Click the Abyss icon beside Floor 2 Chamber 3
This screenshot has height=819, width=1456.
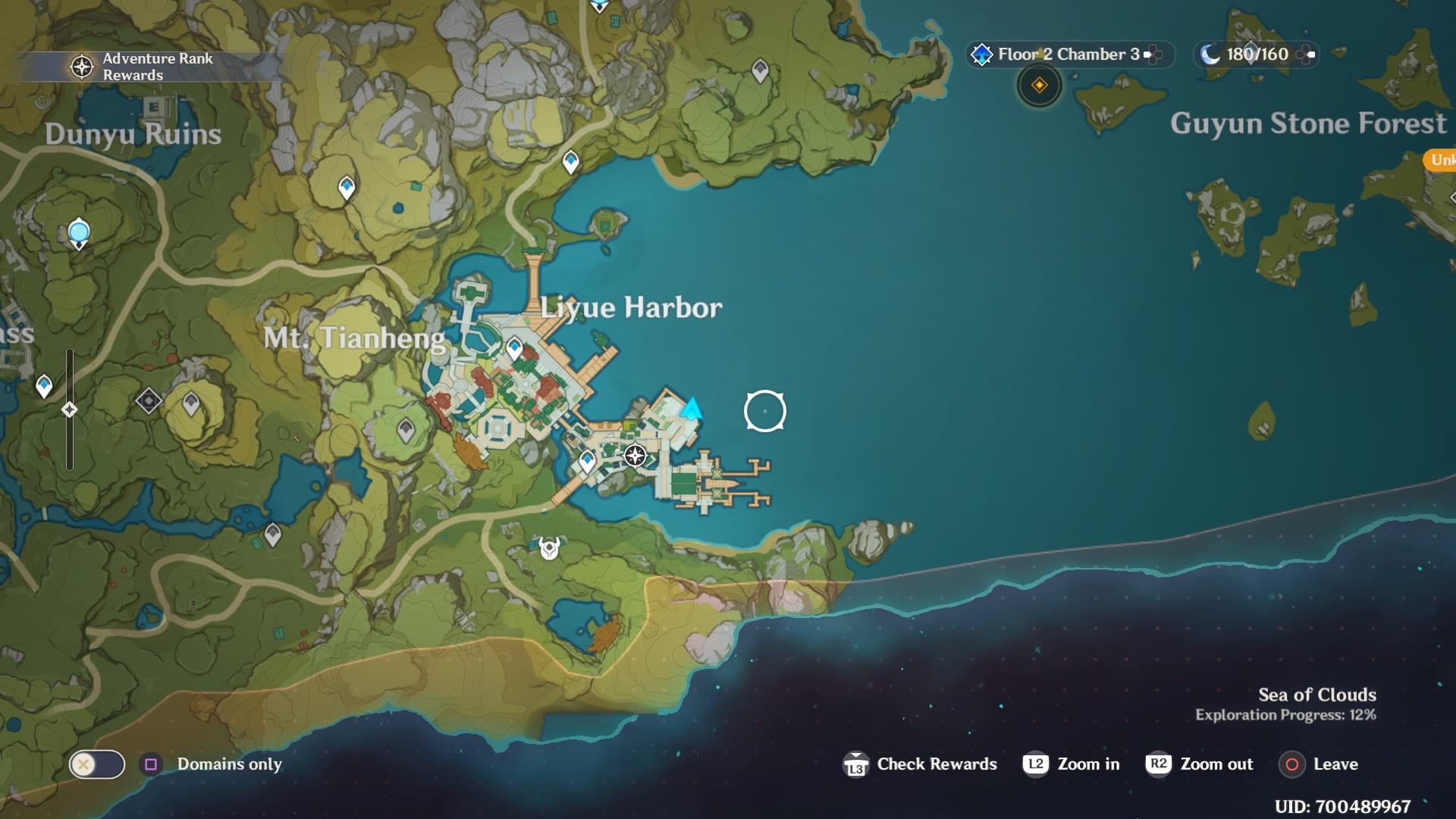click(983, 54)
